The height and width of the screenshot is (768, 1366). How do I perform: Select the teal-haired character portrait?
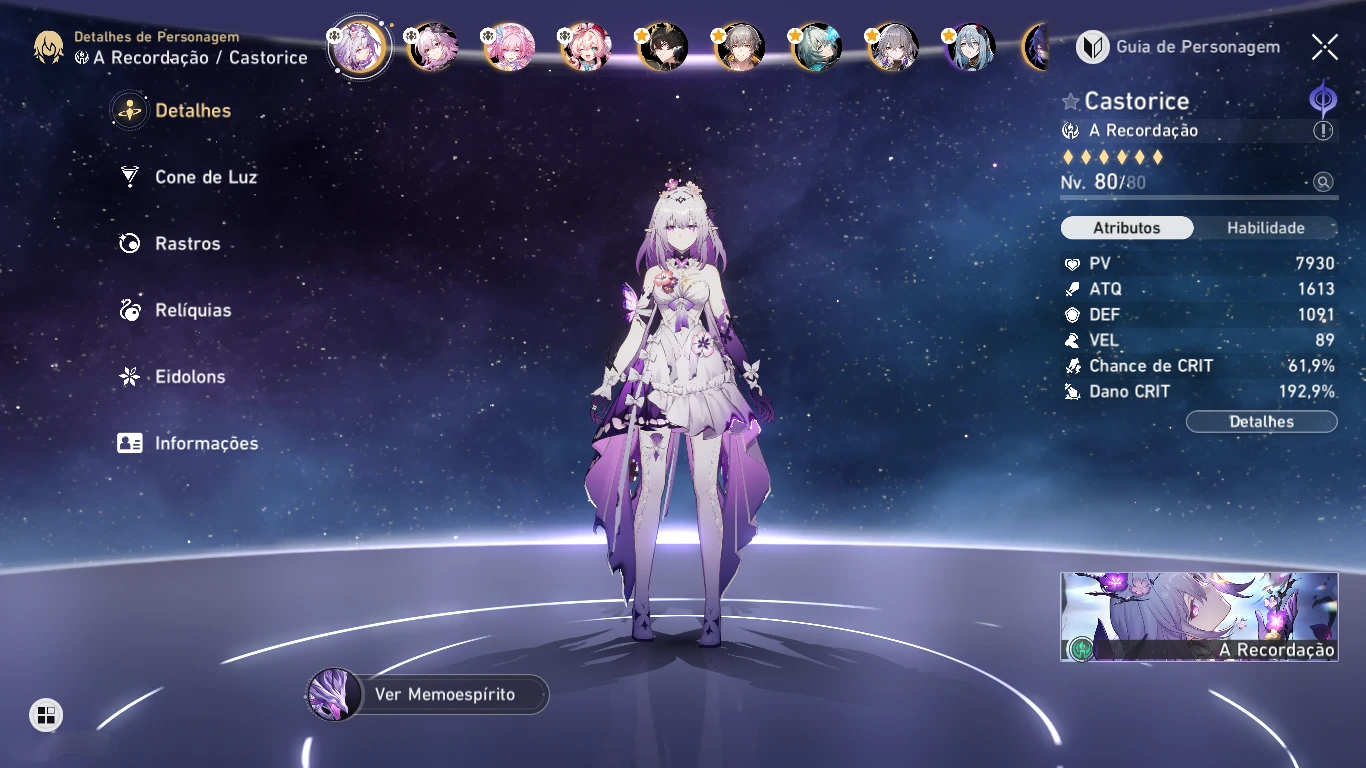coord(816,47)
